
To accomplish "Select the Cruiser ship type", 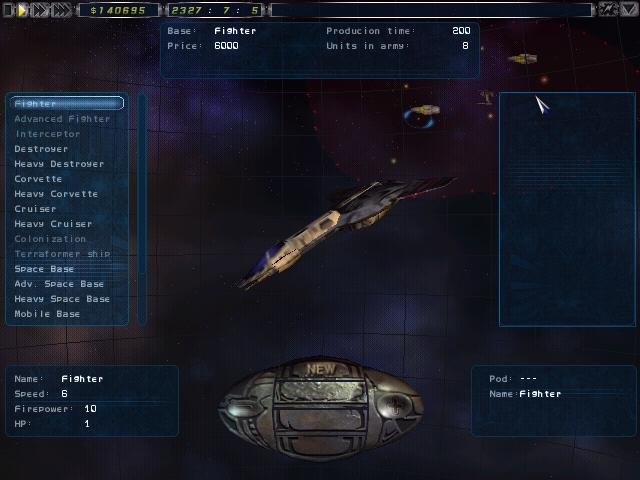I will click(x=35, y=209).
